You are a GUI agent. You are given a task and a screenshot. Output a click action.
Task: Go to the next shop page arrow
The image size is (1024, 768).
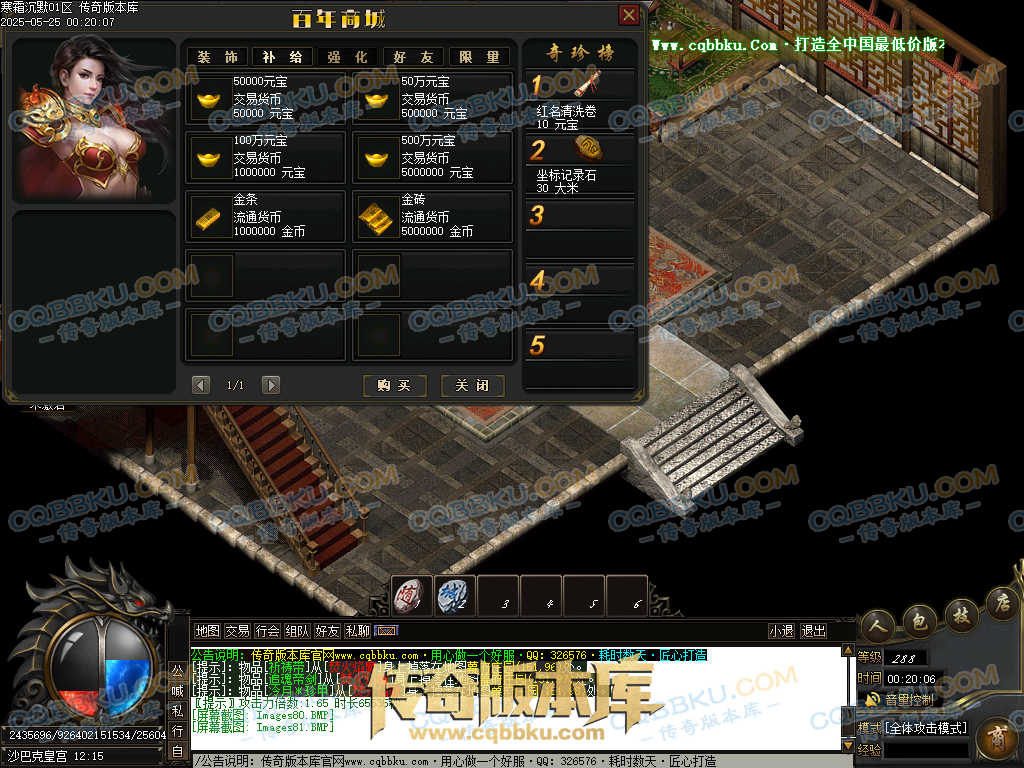pos(270,385)
